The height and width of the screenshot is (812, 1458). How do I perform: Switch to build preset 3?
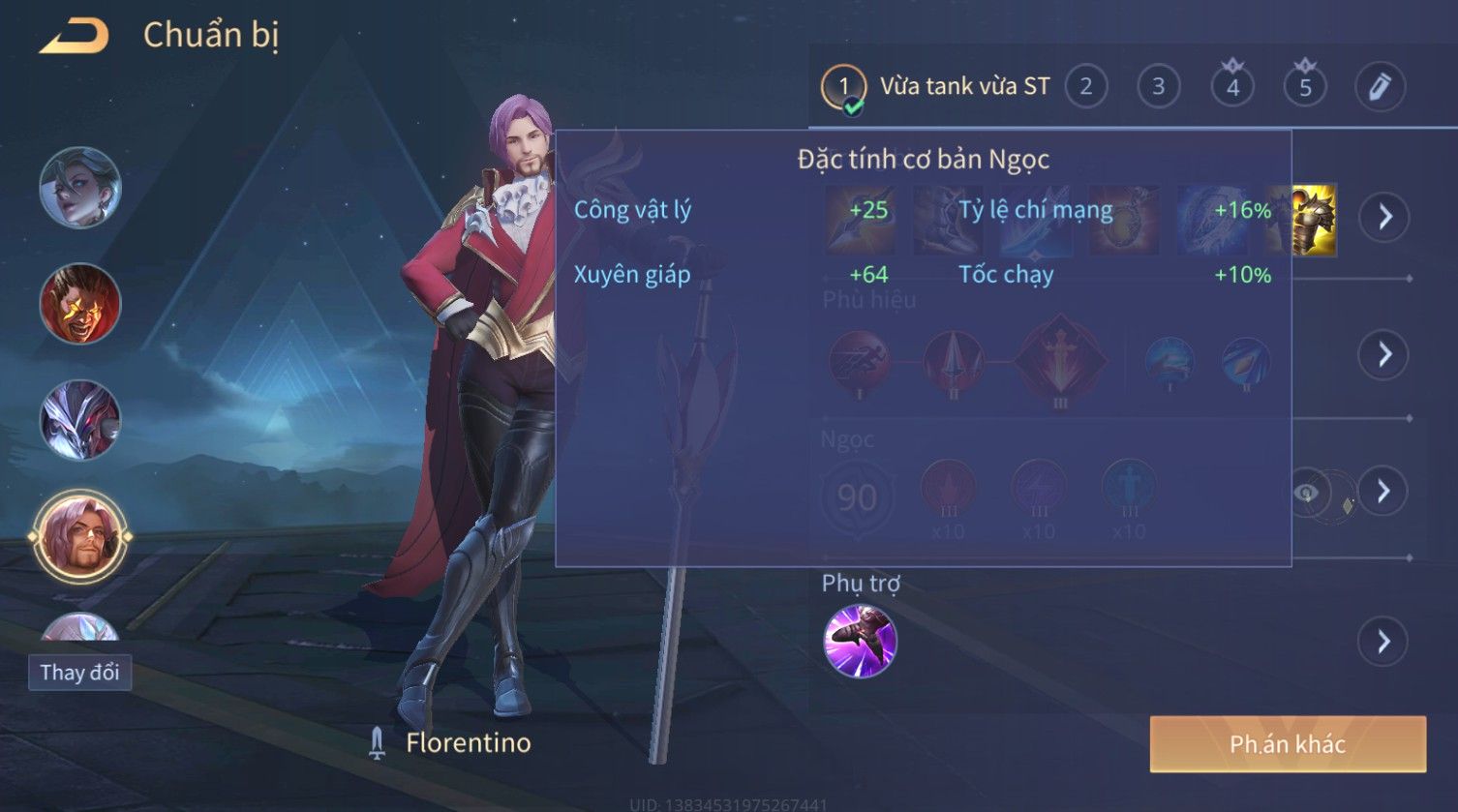tap(1158, 87)
